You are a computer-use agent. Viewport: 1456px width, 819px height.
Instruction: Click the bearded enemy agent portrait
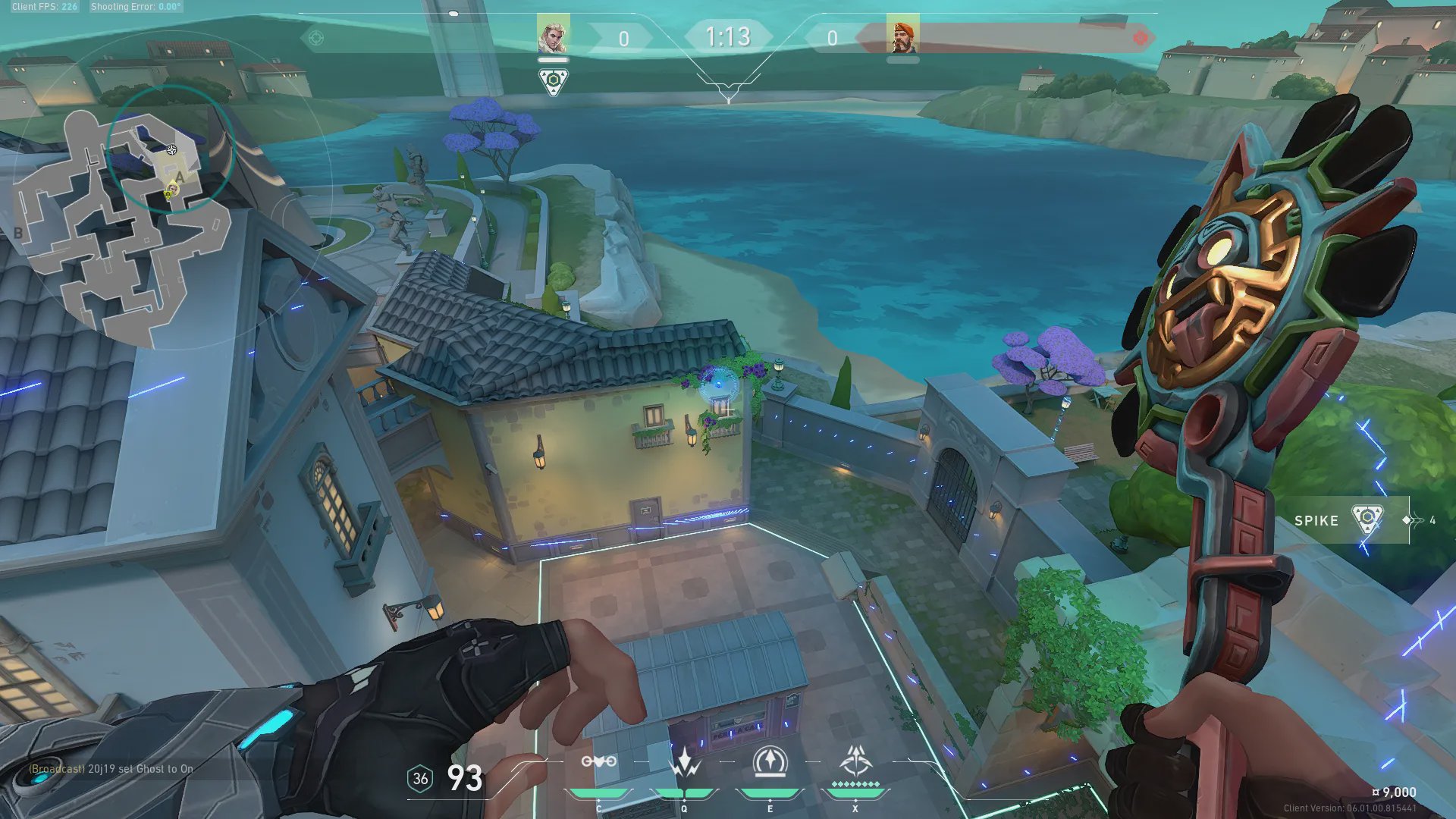point(902,35)
